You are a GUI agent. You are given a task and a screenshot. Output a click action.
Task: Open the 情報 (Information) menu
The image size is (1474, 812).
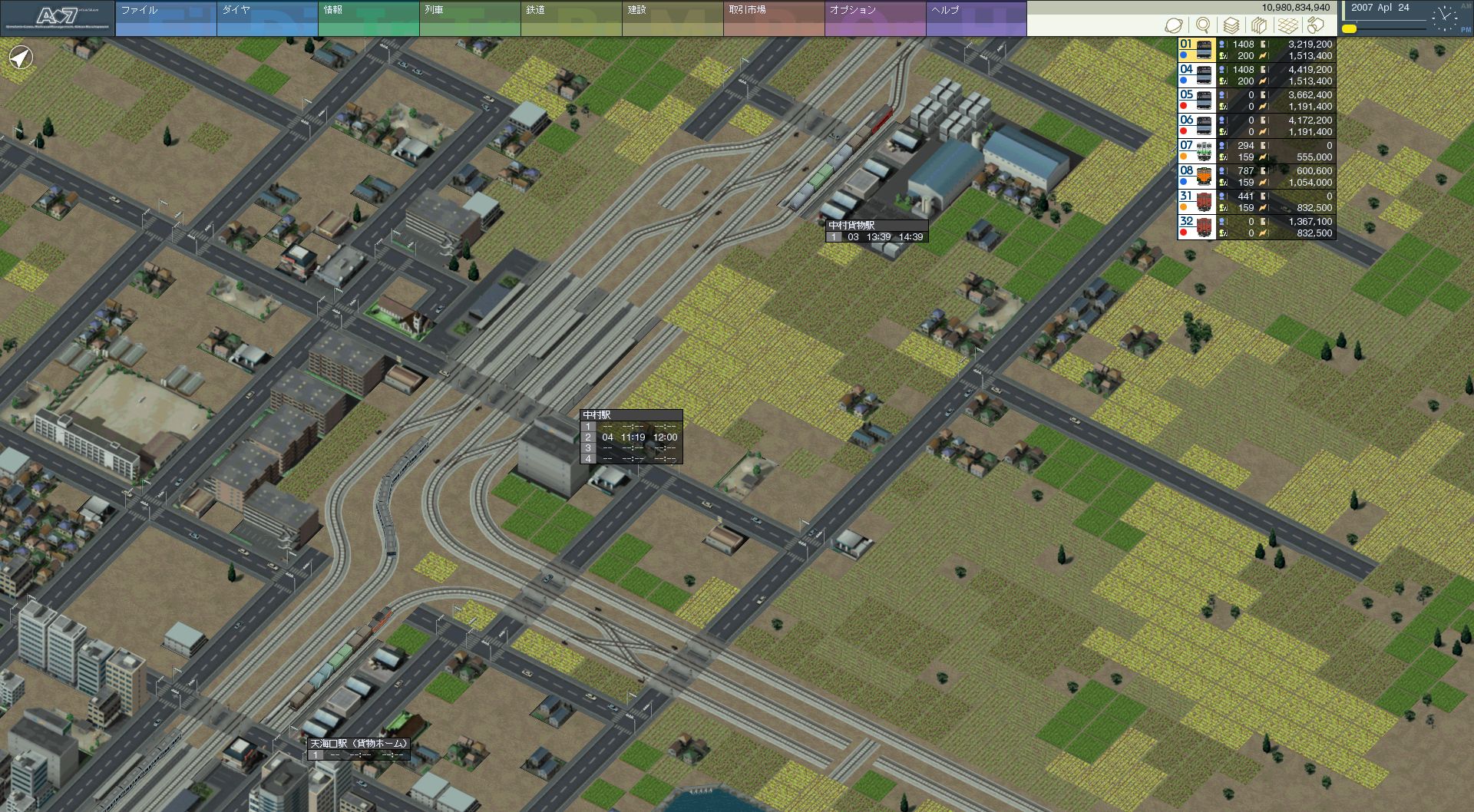368,18
